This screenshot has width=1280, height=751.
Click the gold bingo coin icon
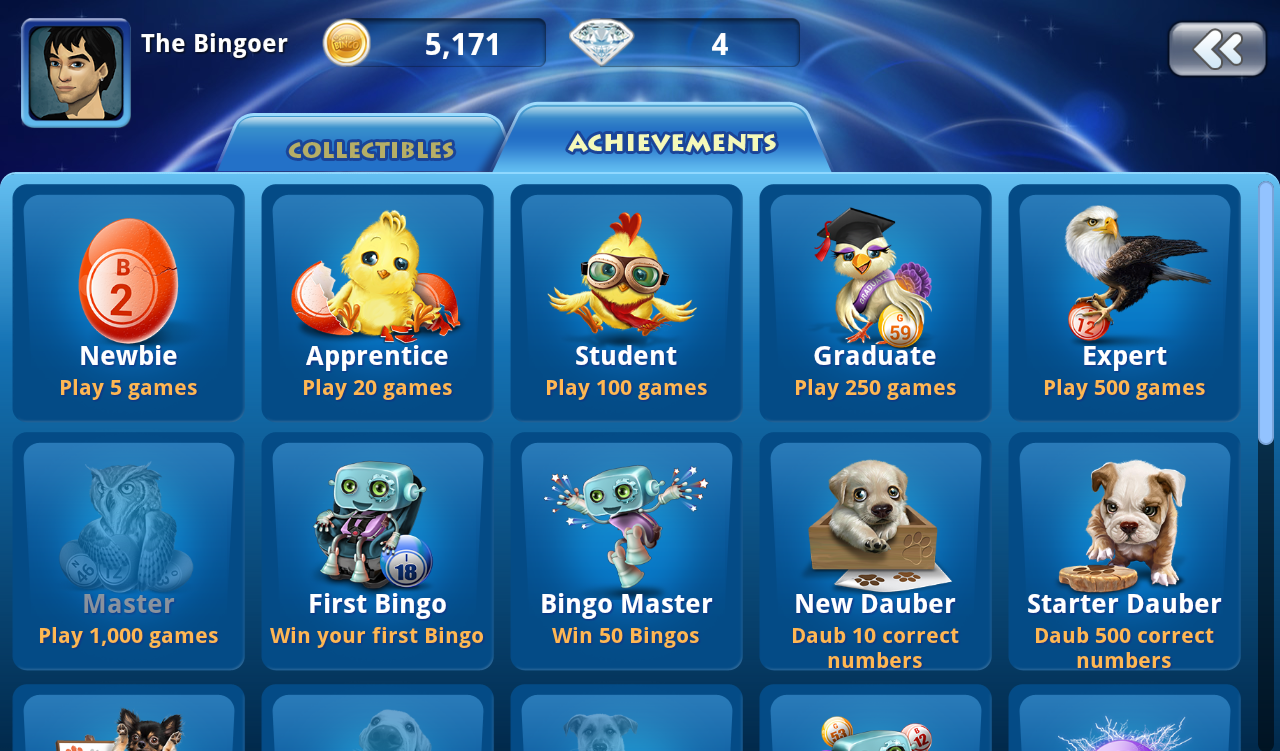[x=346, y=43]
